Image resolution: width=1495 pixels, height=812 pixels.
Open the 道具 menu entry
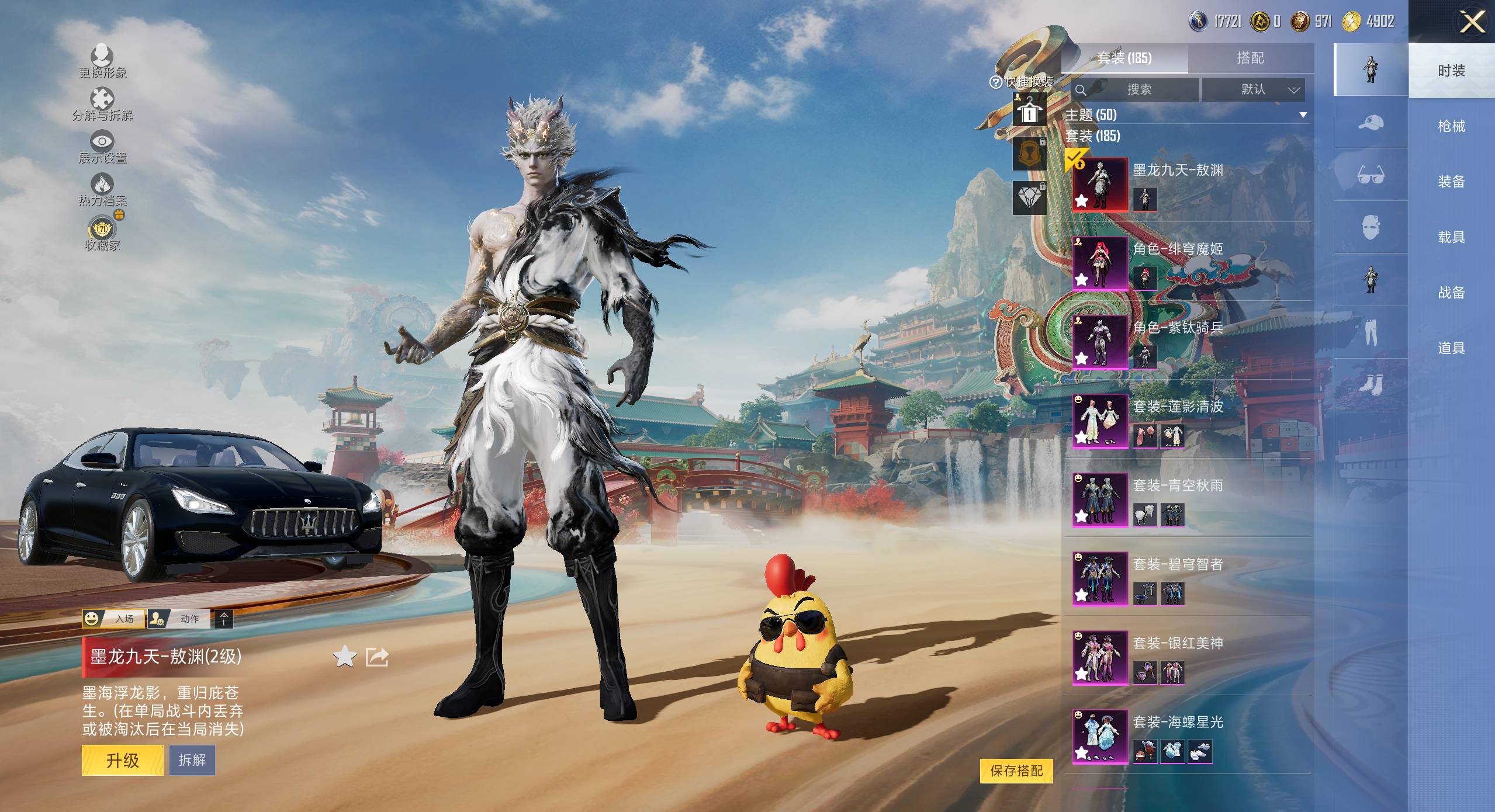pos(1451,348)
